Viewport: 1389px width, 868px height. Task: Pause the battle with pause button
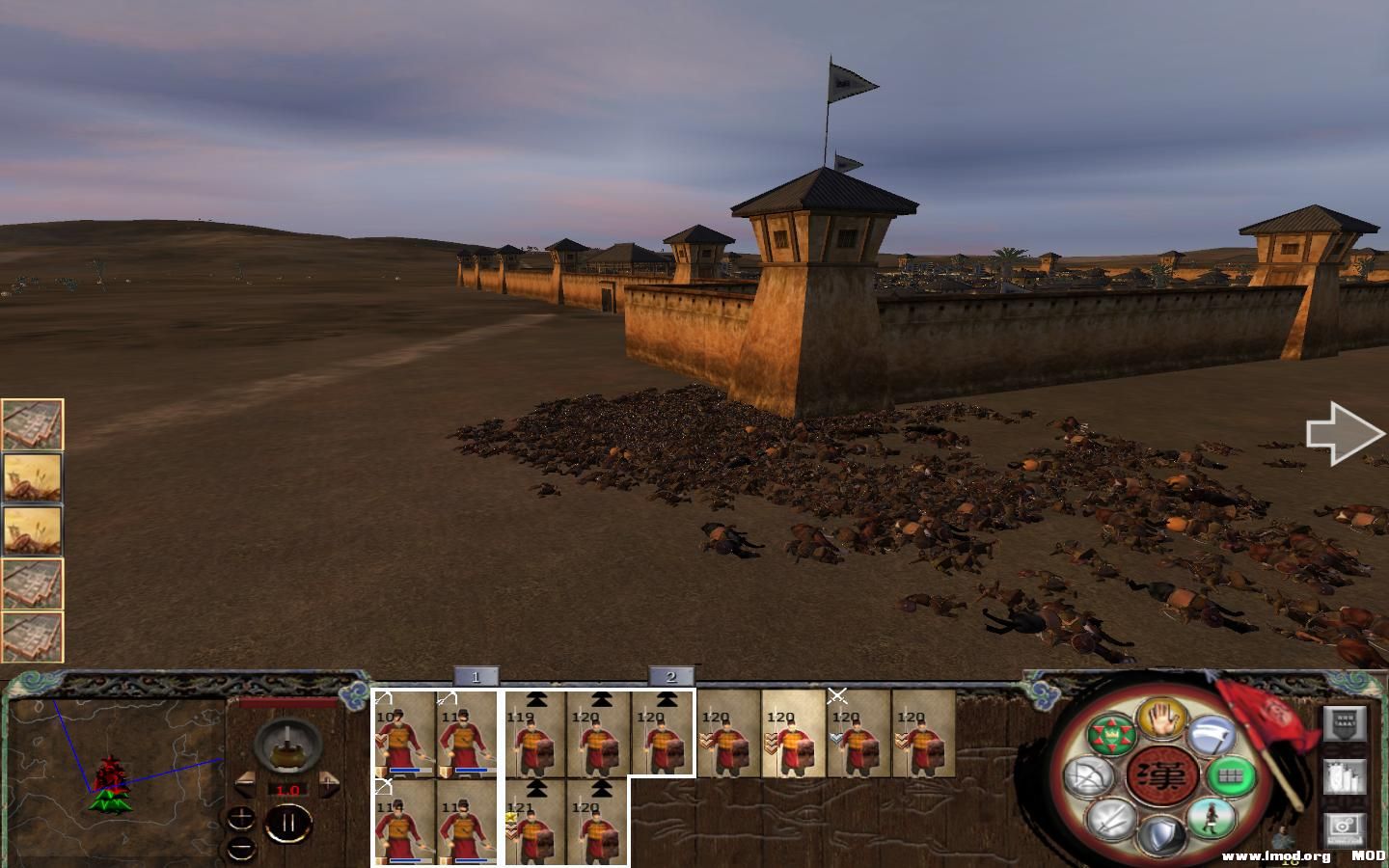[x=288, y=823]
